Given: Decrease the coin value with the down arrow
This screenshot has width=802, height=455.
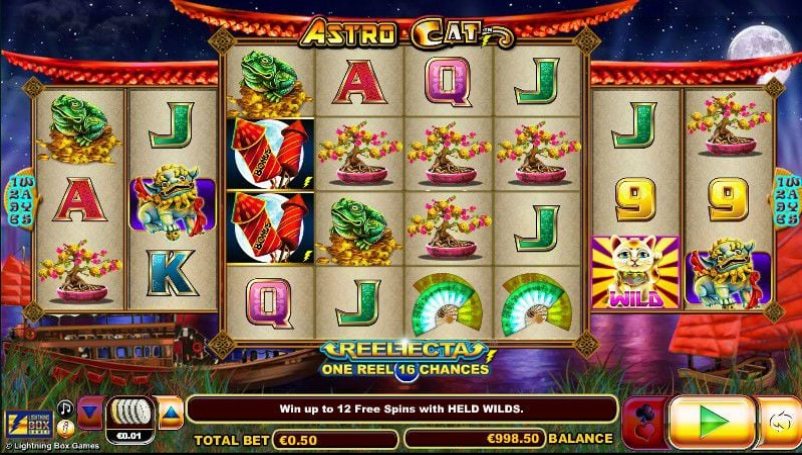Looking at the screenshot, I should (x=91, y=412).
